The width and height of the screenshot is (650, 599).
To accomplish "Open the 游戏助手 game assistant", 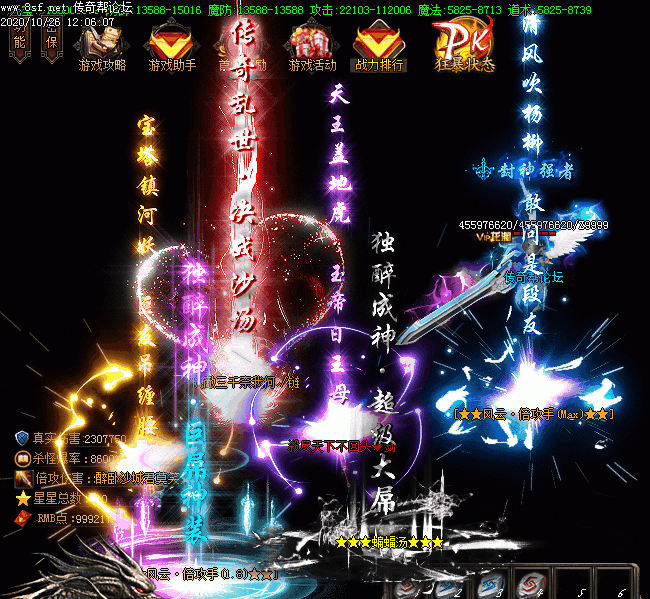I will pyautogui.click(x=172, y=46).
